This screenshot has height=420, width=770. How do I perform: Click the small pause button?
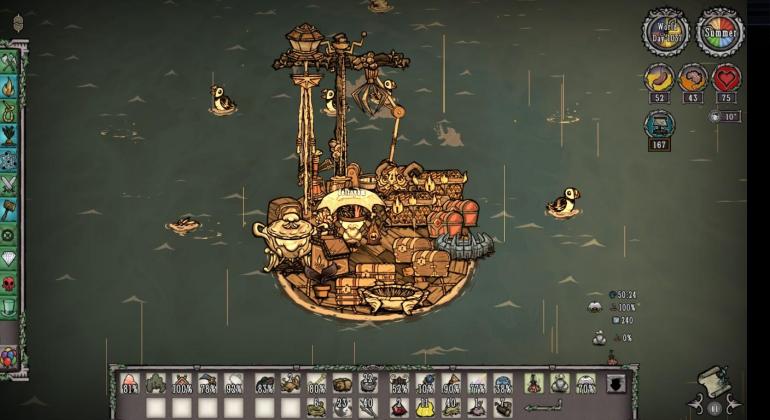(715, 408)
